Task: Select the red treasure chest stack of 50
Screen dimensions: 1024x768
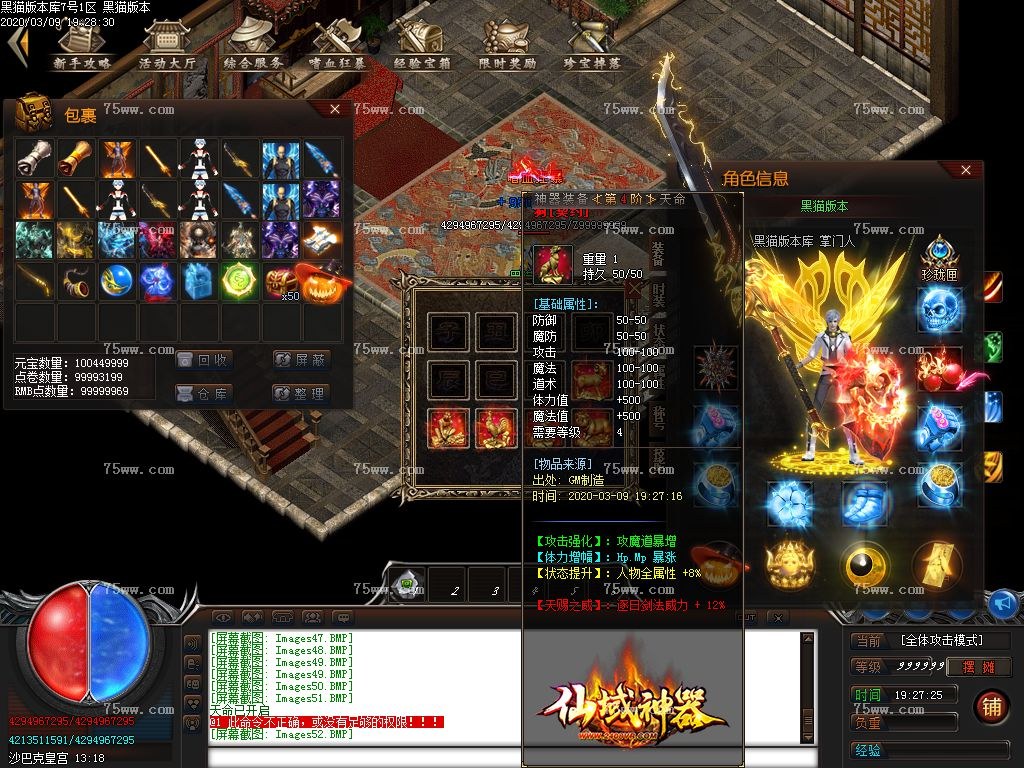Action: click(x=282, y=282)
